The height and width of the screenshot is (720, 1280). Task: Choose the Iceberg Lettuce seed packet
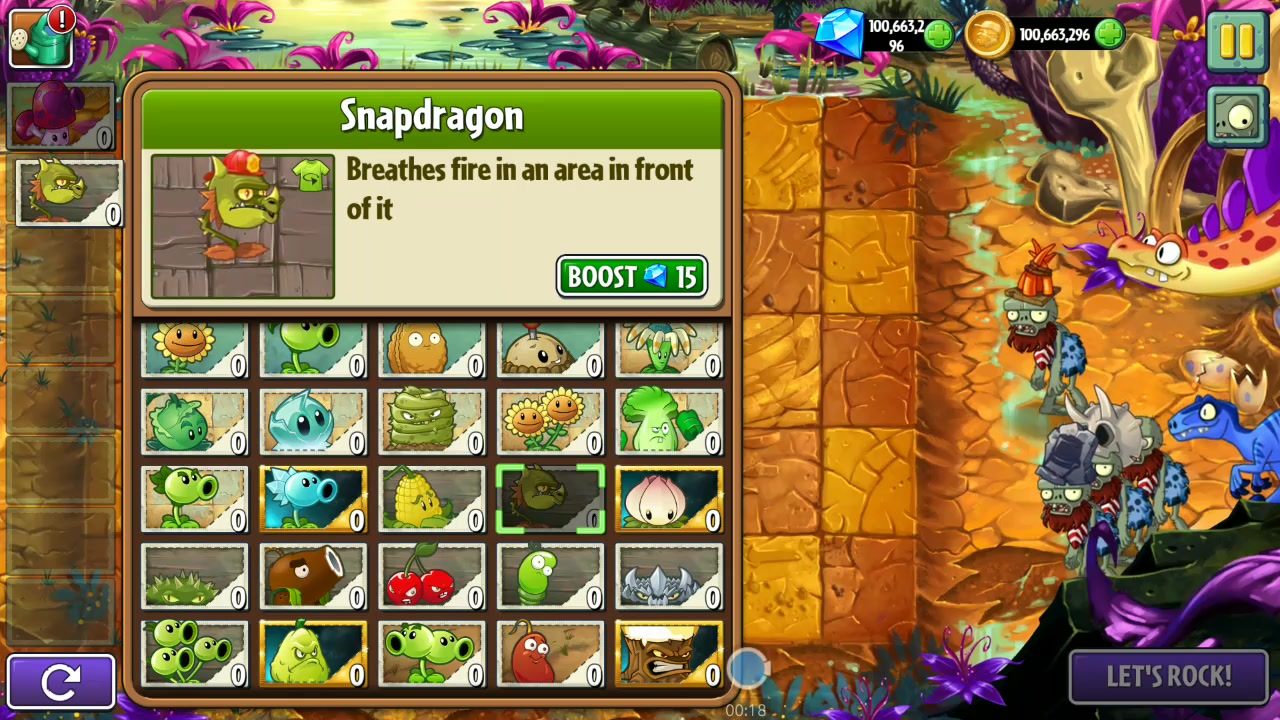pos(313,421)
